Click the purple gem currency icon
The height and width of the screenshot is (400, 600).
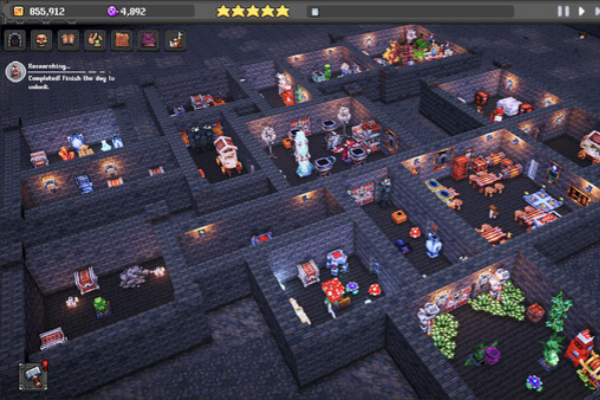[x=112, y=11]
